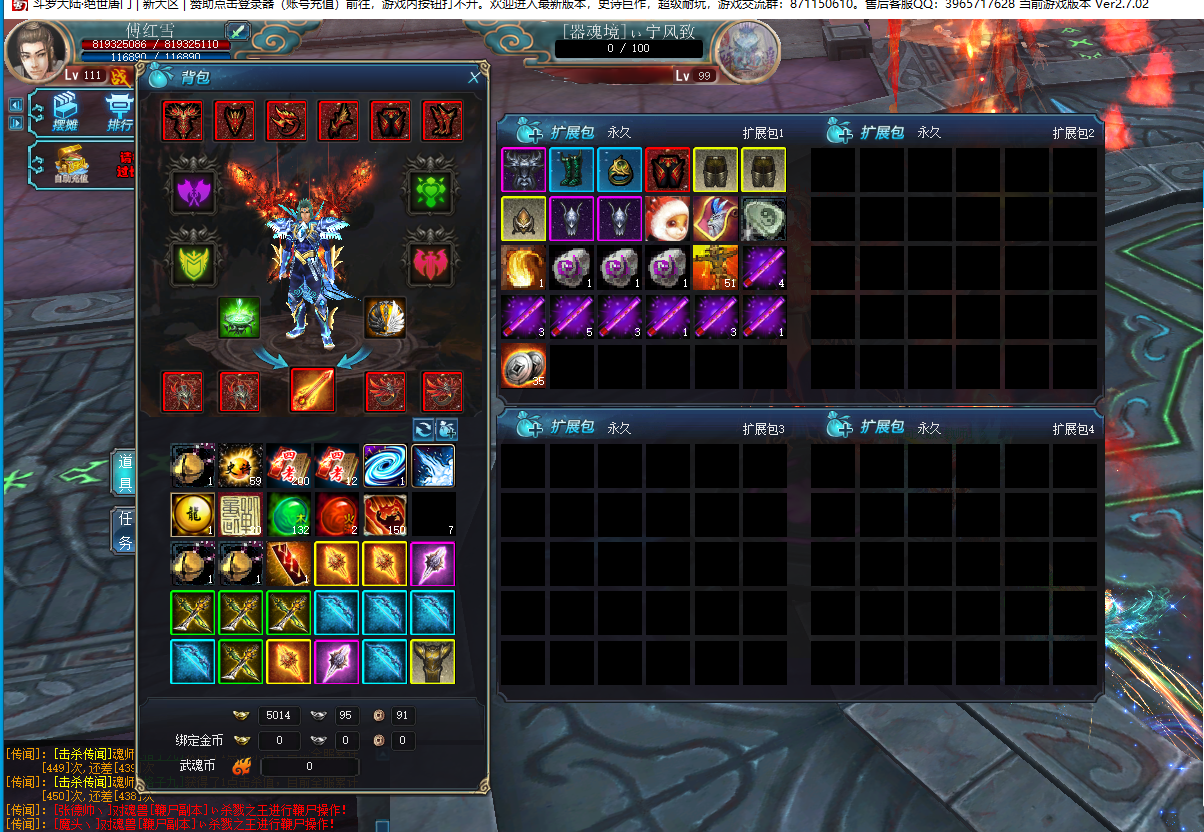Select the yellow shield emblem slot
Viewport: 1204px width, 832px height.
[x=193, y=262]
